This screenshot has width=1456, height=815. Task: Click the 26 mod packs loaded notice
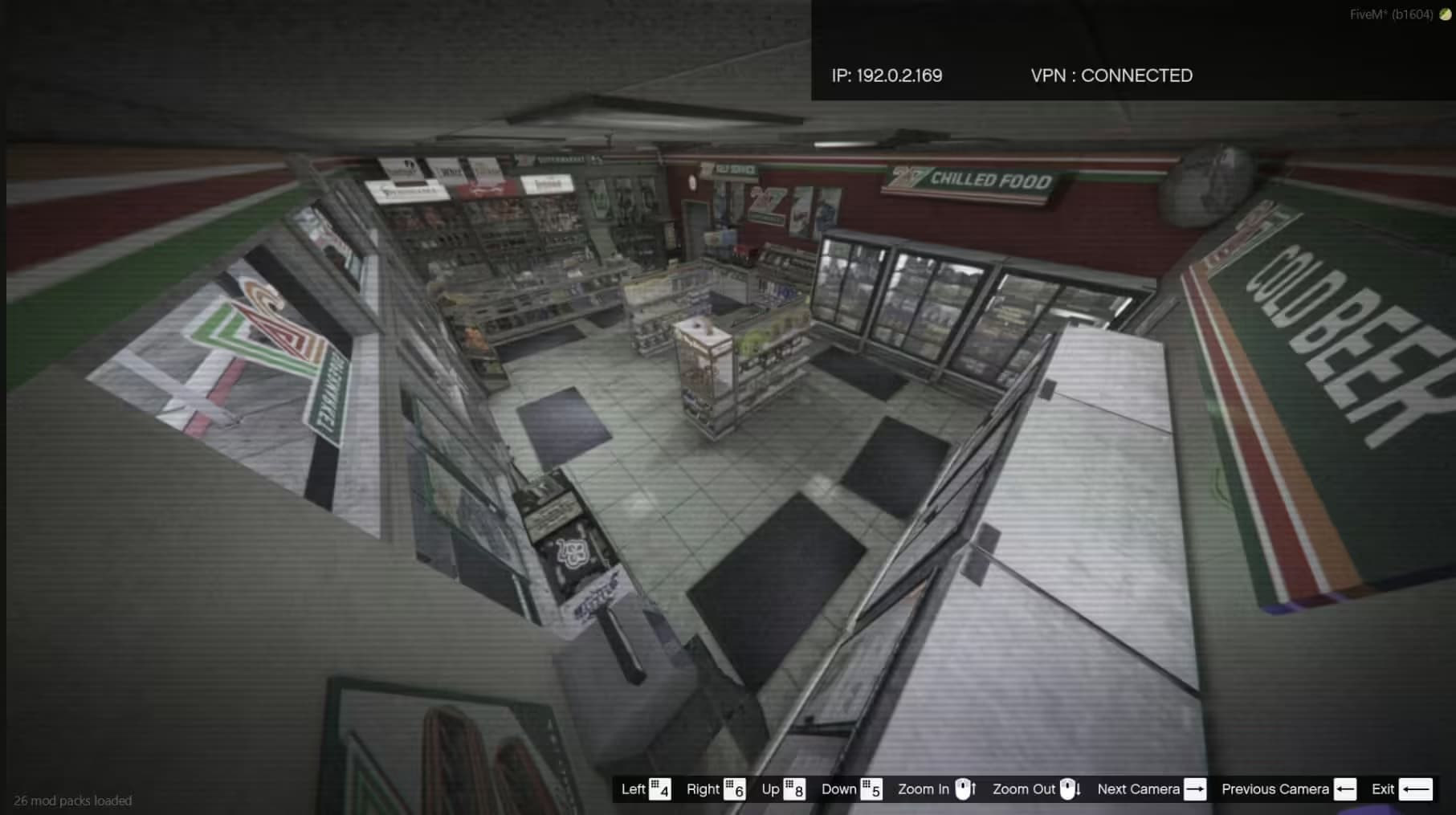pyautogui.click(x=75, y=801)
